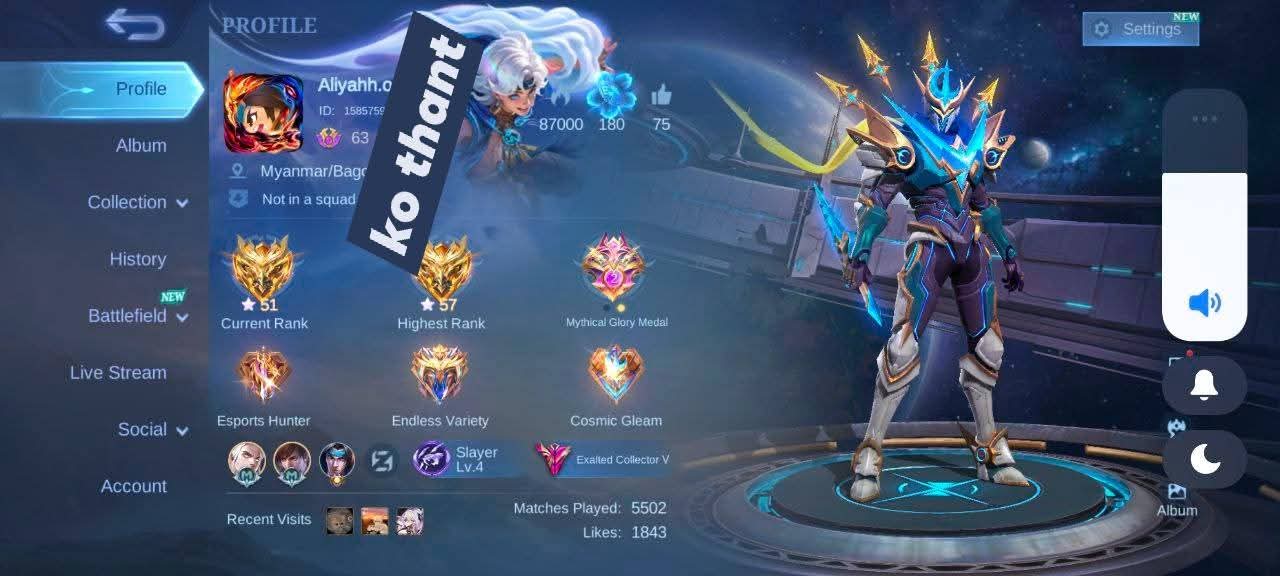Image resolution: width=1280 pixels, height=576 pixels.
Task: Expand the Battlefield section
Action: click(x=138, y=316)
